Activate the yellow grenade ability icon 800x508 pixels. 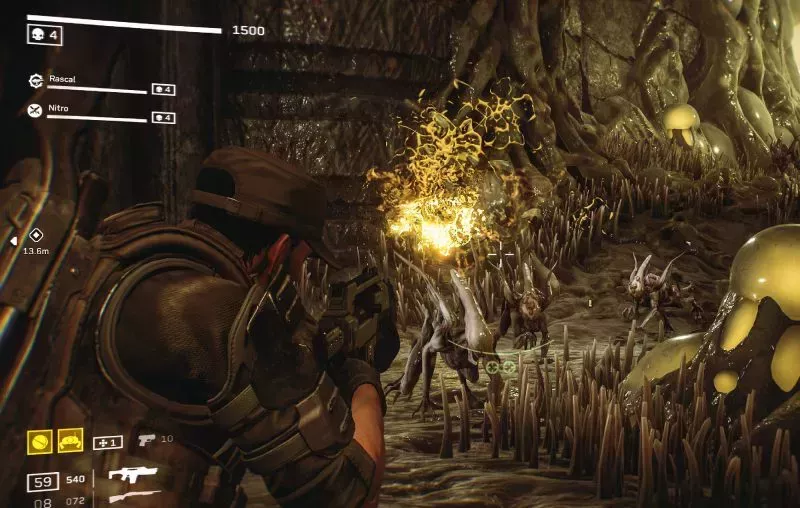click(39, 441)
